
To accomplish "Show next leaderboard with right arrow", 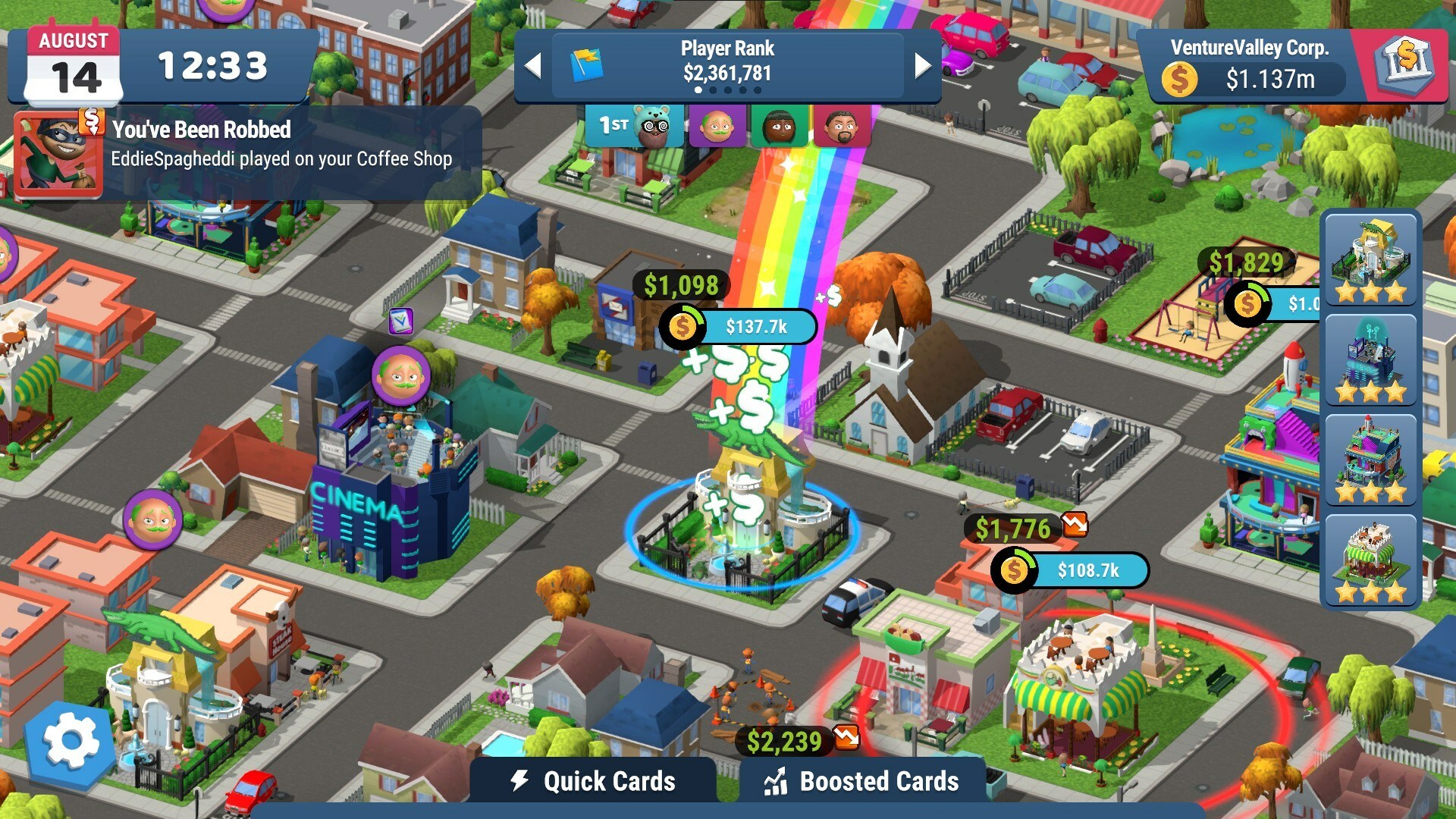I will coord(922,66).
